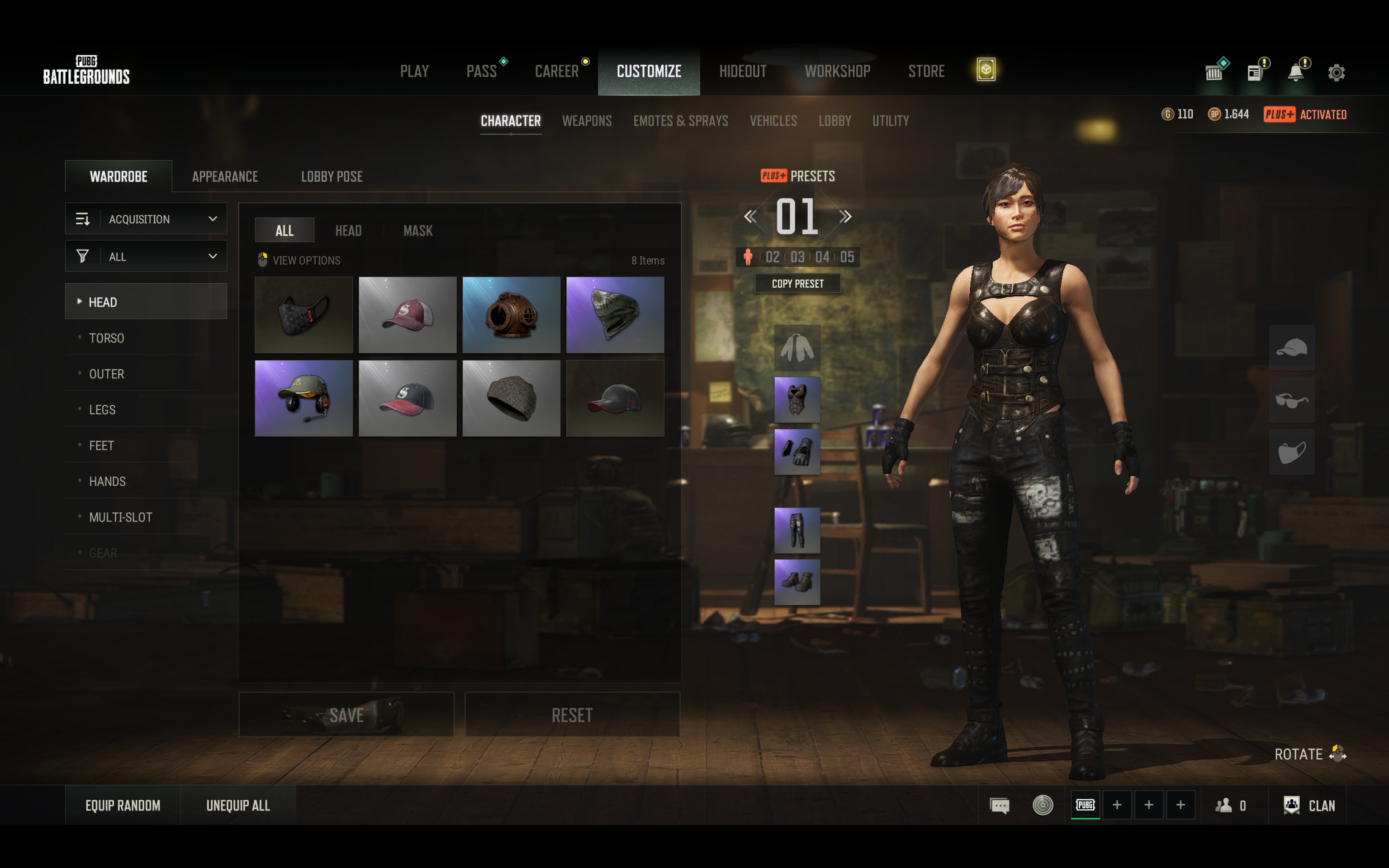Select the Legs wardrobe category

pos(102,410)
